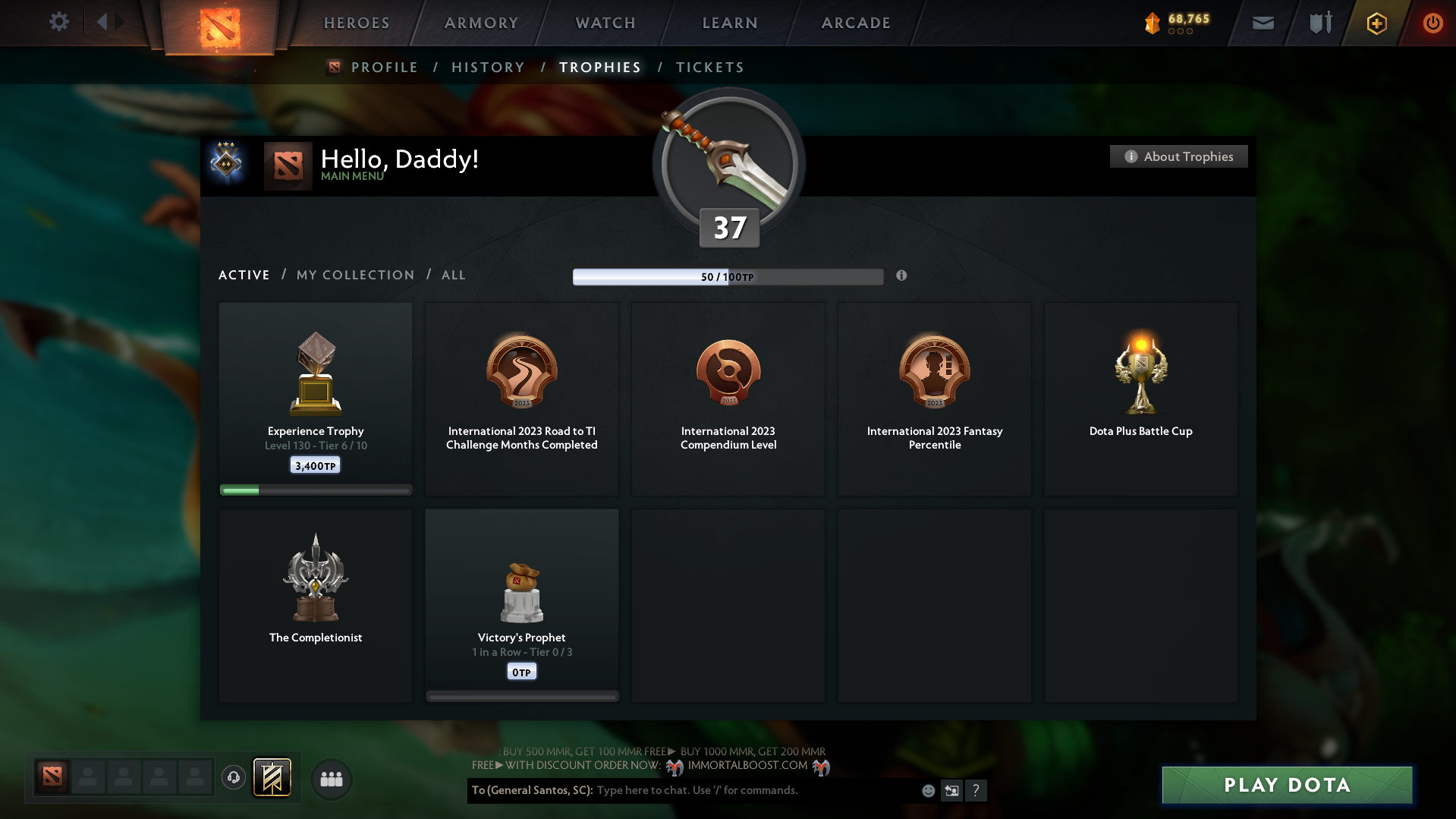The image size is (1456, 819).
Task: Toggle to the MY COLLECTION filter
Action: click(354, 275)
